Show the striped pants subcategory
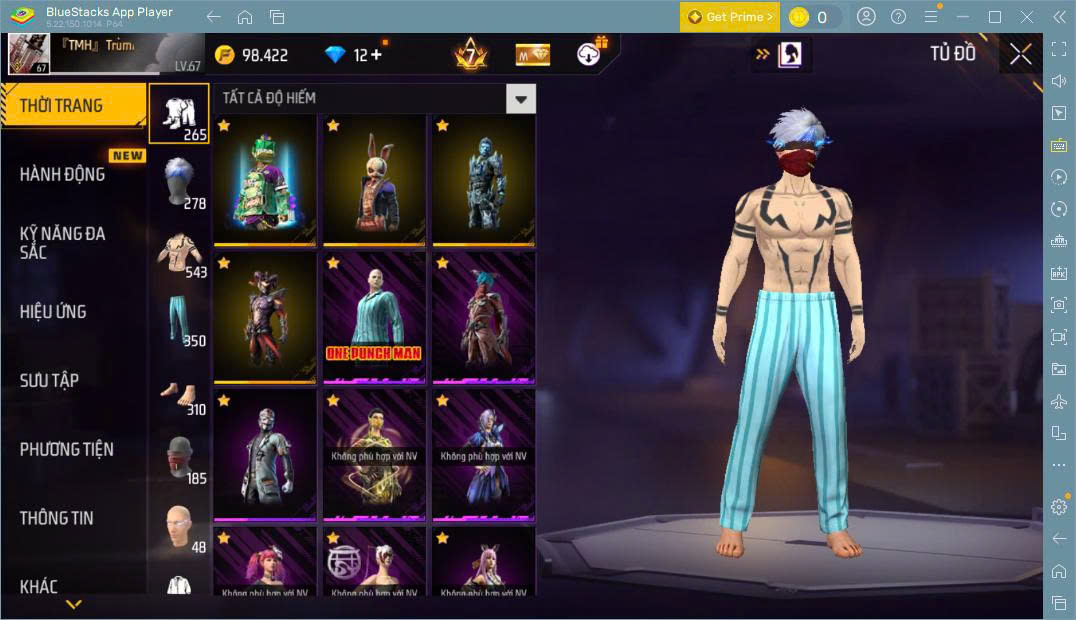Screen dimensions: 1076x620 tap(179, 319)
